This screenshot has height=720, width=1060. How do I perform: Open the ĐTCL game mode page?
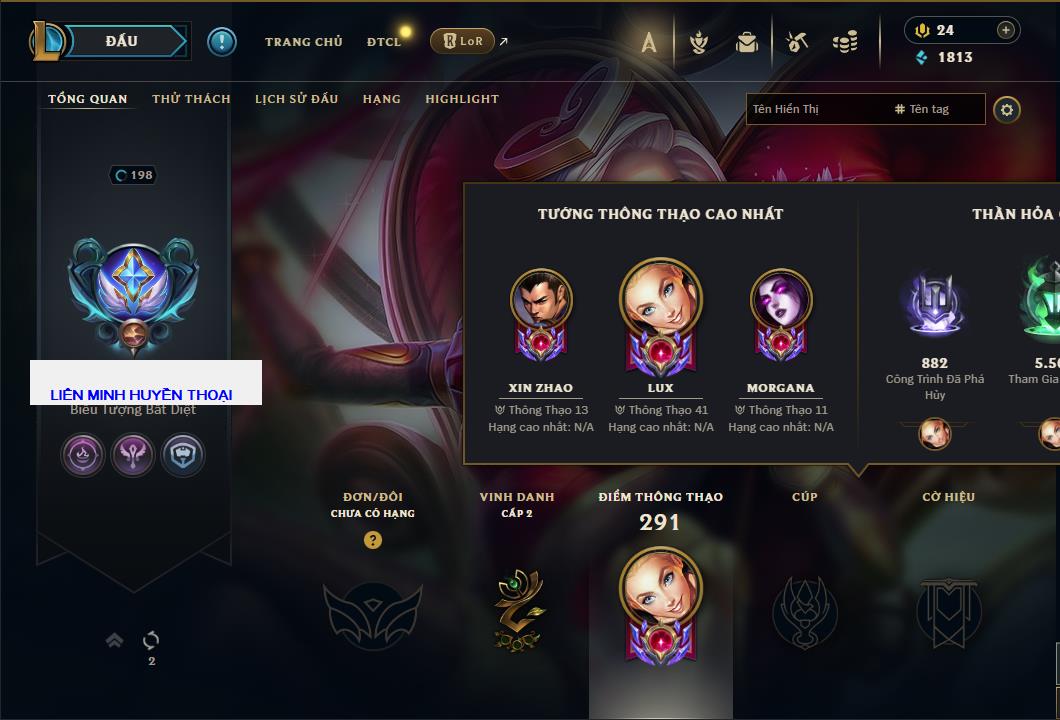tap(384, 42)
